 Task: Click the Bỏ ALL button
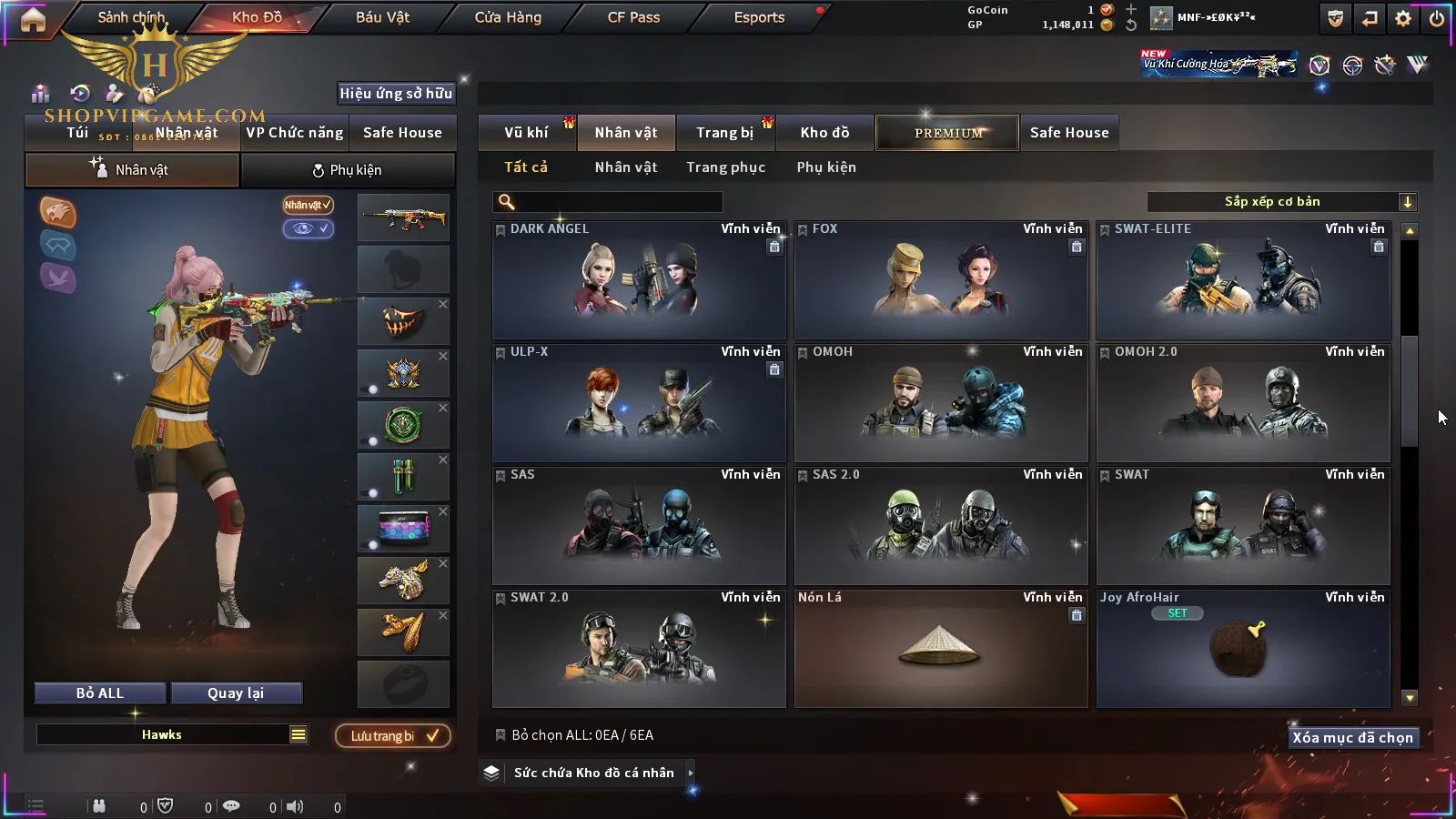pos(100,693)
